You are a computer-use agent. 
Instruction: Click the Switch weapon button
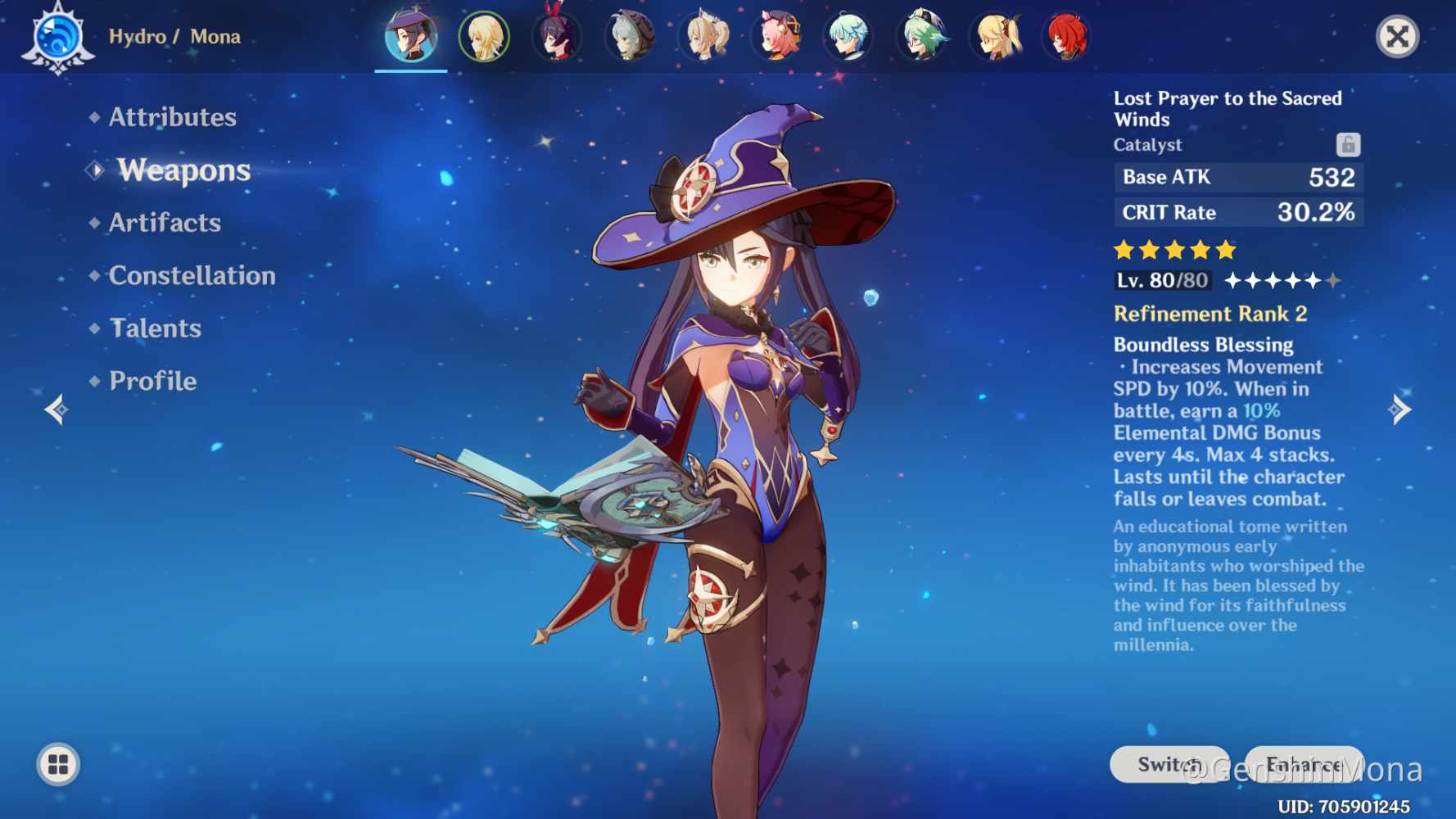tap(1169, 764)
